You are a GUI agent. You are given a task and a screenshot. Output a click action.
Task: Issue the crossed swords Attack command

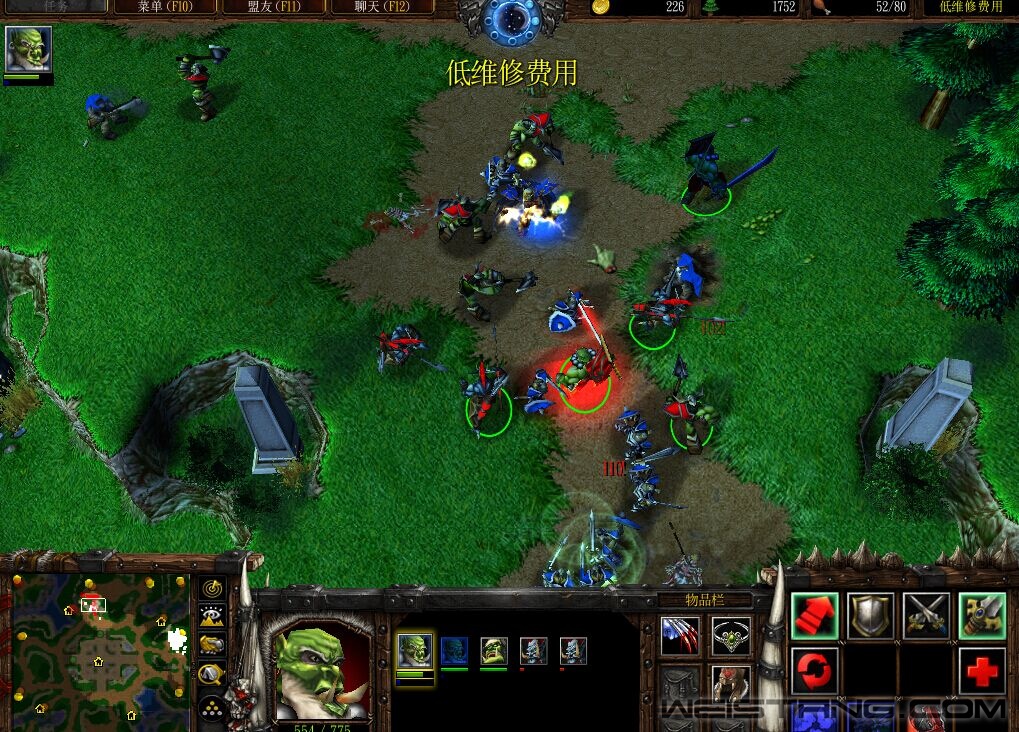click(x=926, y=615)
